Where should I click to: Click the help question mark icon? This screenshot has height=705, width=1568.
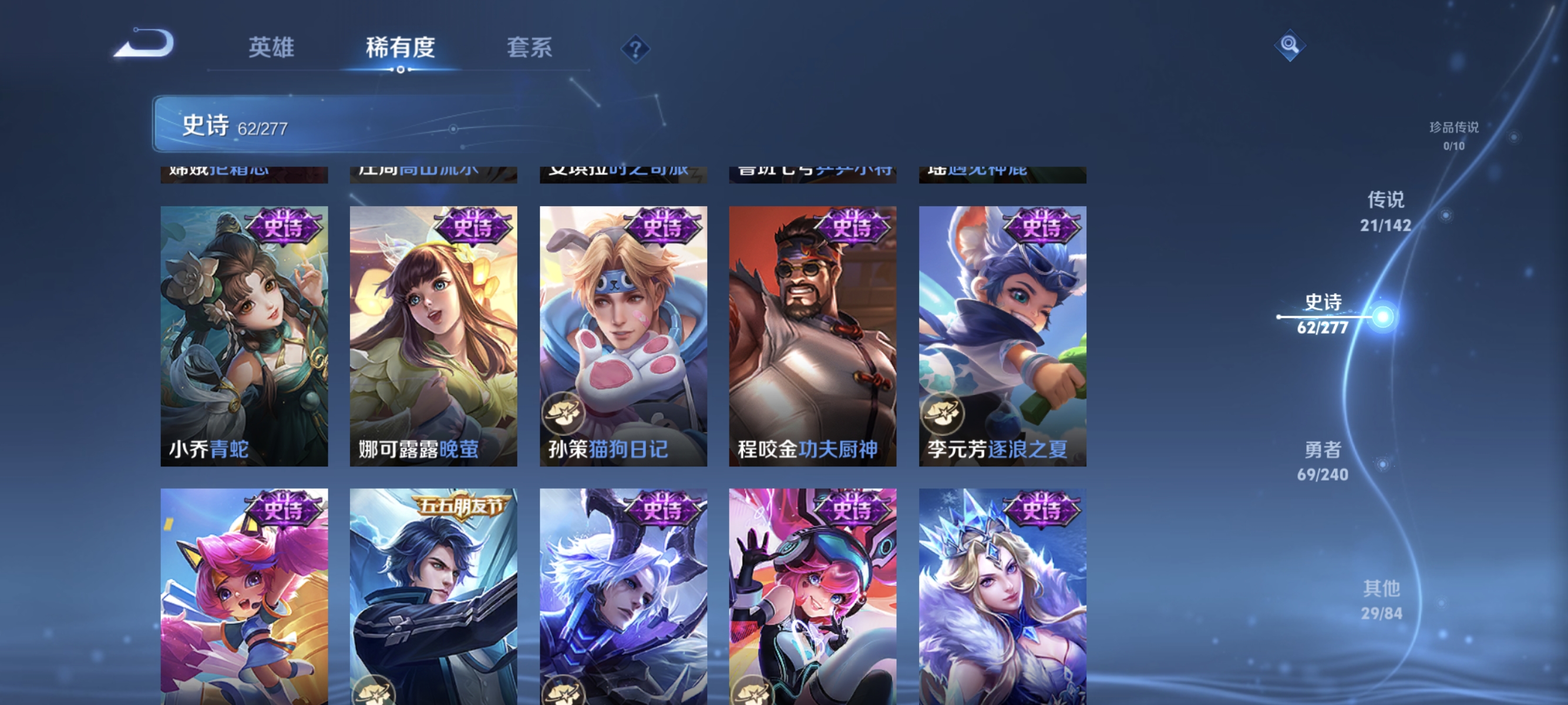635,50
